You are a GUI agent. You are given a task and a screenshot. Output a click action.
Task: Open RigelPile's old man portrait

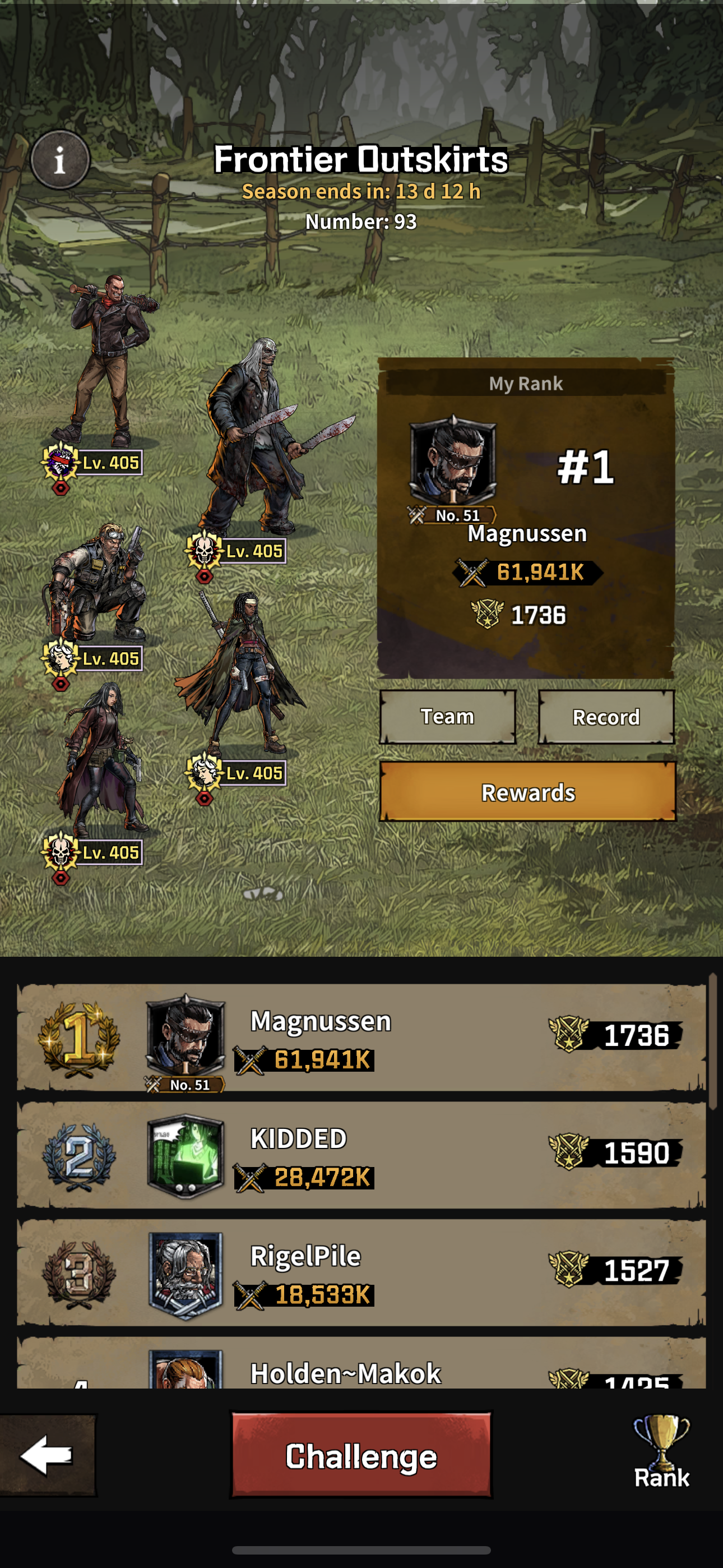[186, 1274]
